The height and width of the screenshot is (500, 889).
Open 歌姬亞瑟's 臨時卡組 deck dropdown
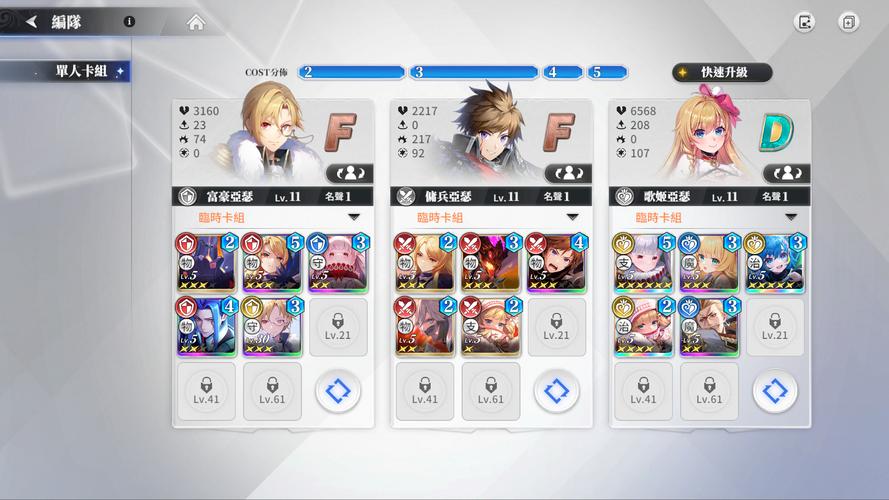point(708,217)
